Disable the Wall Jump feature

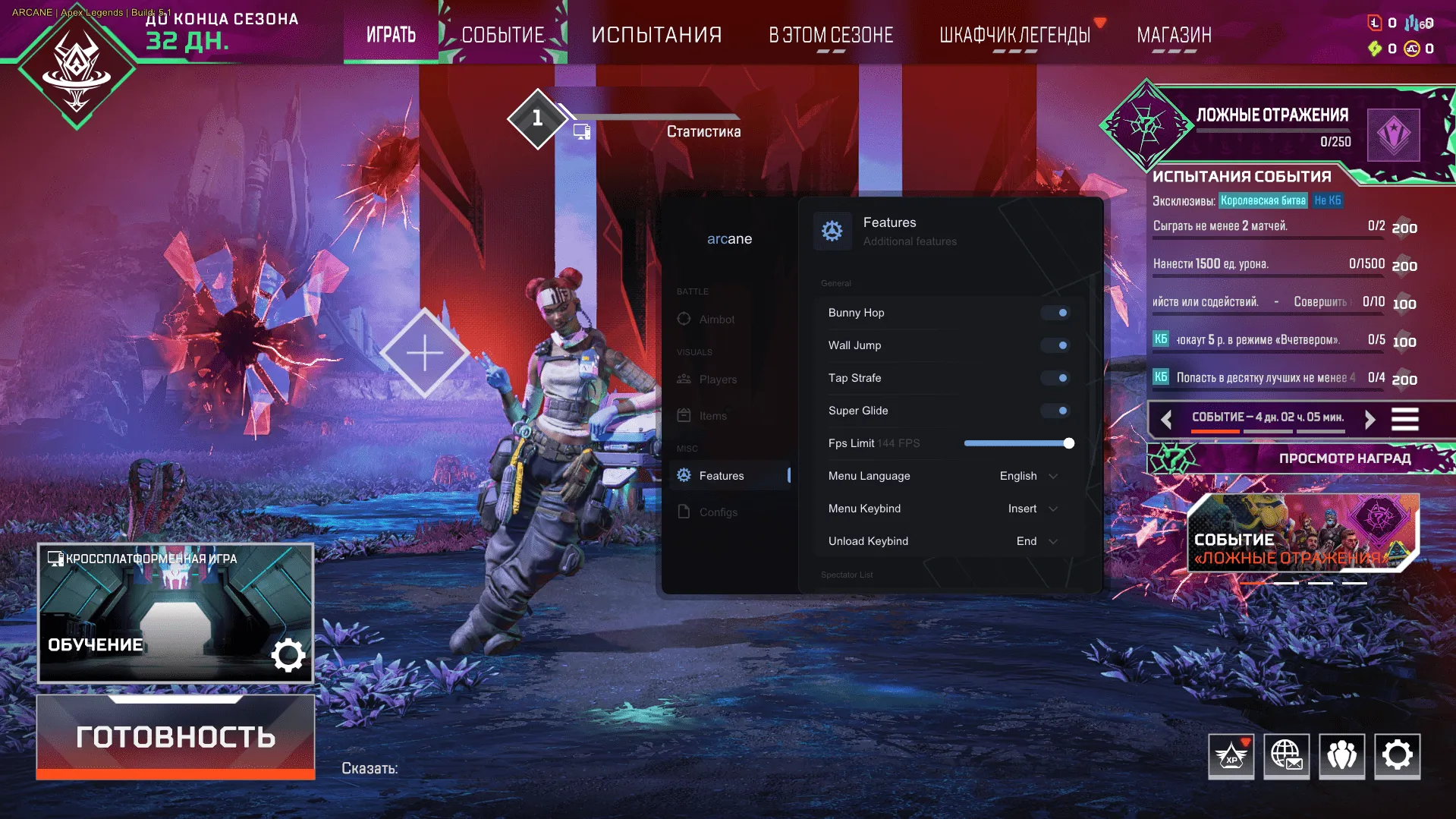(1055, 345)
